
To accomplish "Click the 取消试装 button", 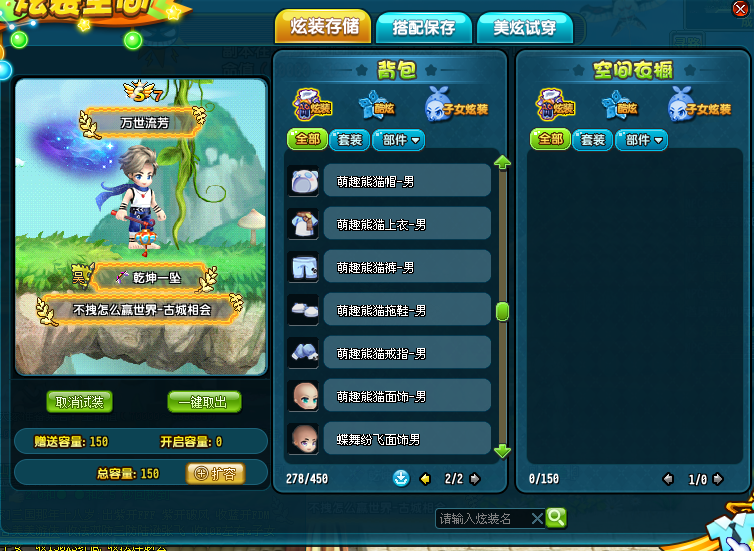I will coord(80,402).
